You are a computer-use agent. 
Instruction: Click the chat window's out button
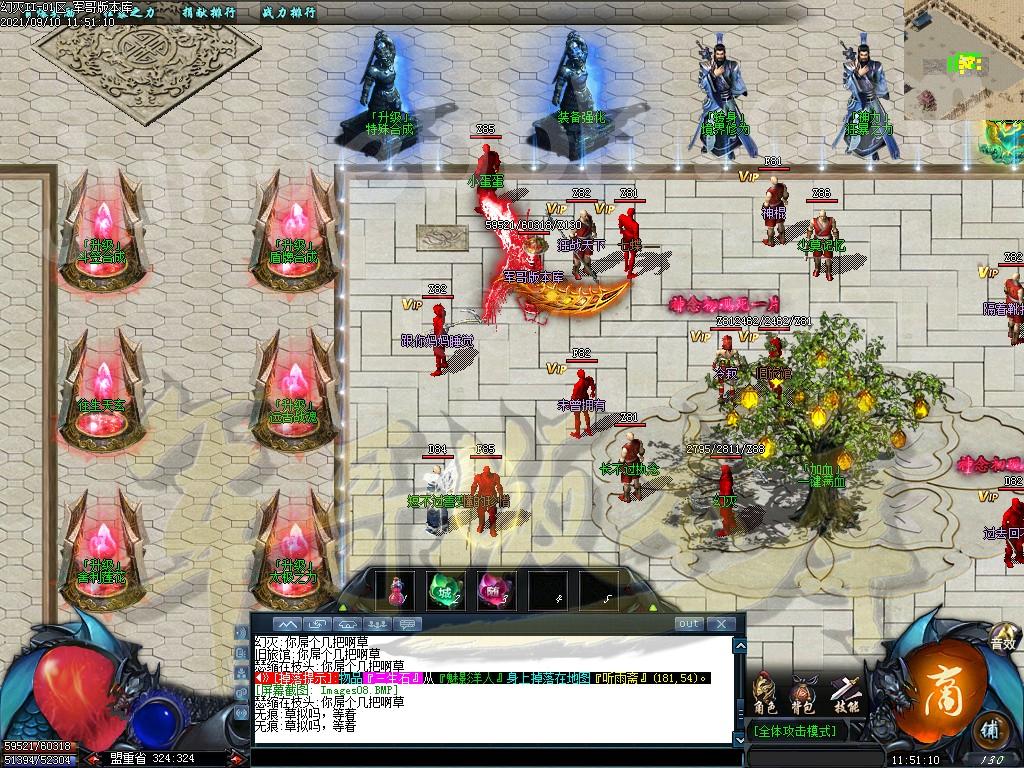tap(689, 624)
